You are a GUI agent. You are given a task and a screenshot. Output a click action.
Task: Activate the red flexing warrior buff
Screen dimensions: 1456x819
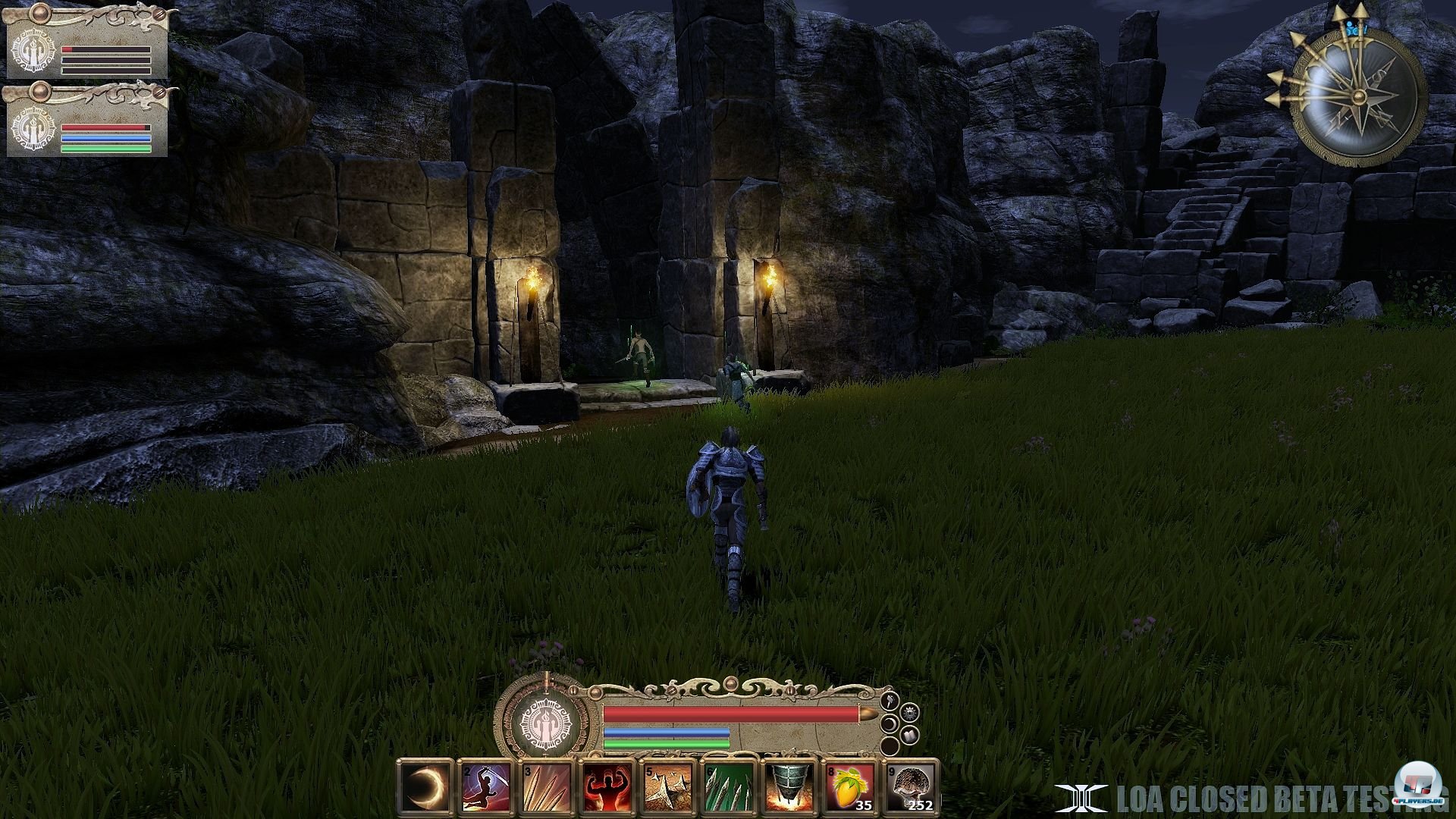(x=606, y=788)
